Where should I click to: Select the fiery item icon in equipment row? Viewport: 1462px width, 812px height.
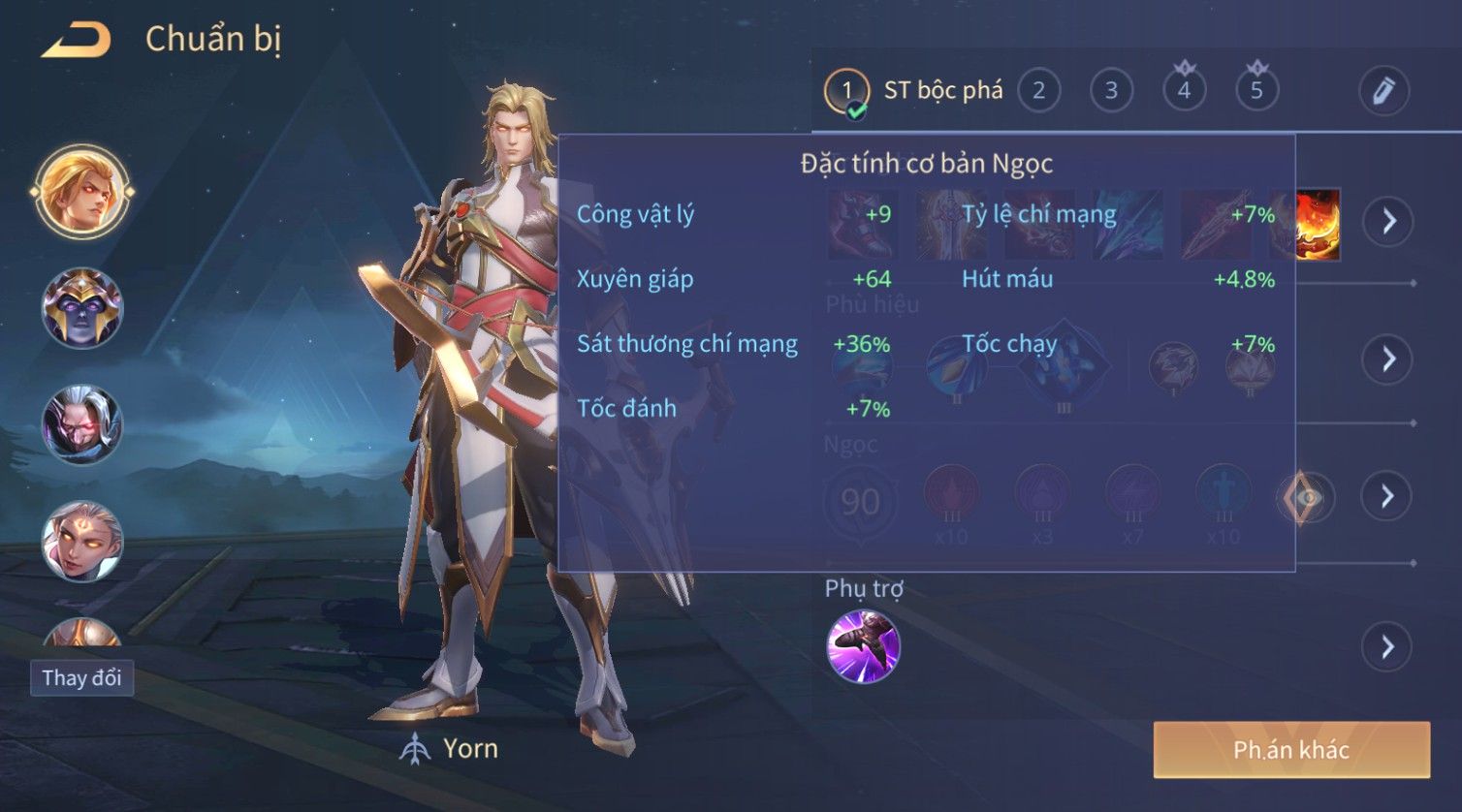[1319, 224]
